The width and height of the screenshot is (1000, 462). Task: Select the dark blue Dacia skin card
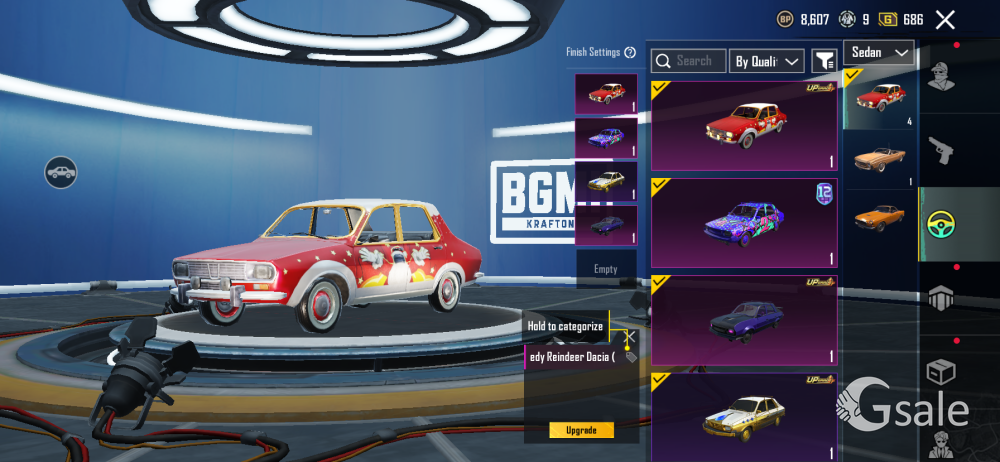tap(744, 320)
